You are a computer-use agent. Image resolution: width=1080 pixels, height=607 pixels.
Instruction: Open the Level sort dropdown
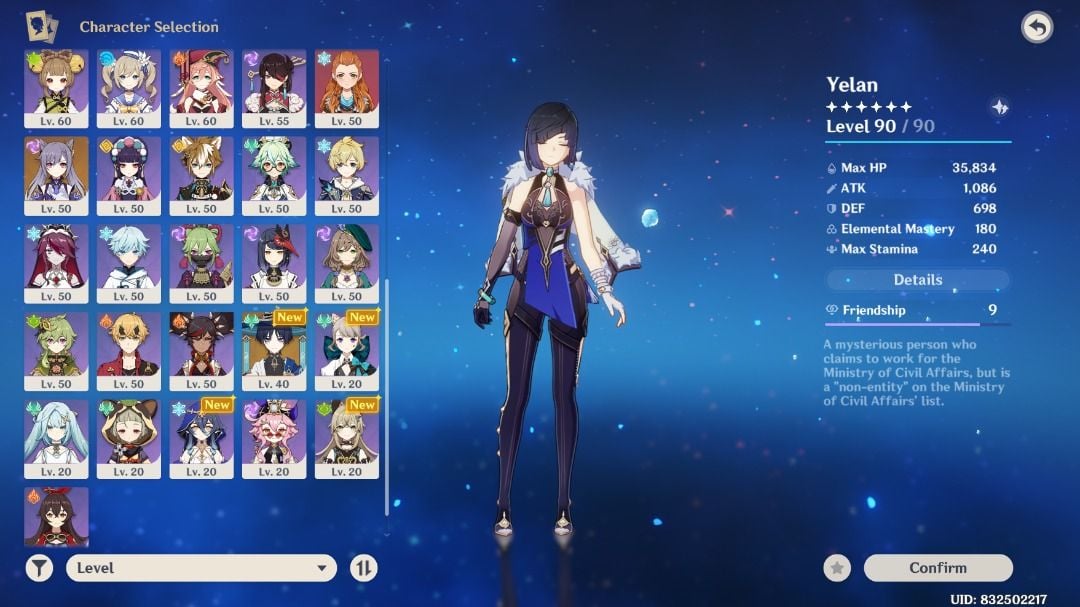(201, 568)
